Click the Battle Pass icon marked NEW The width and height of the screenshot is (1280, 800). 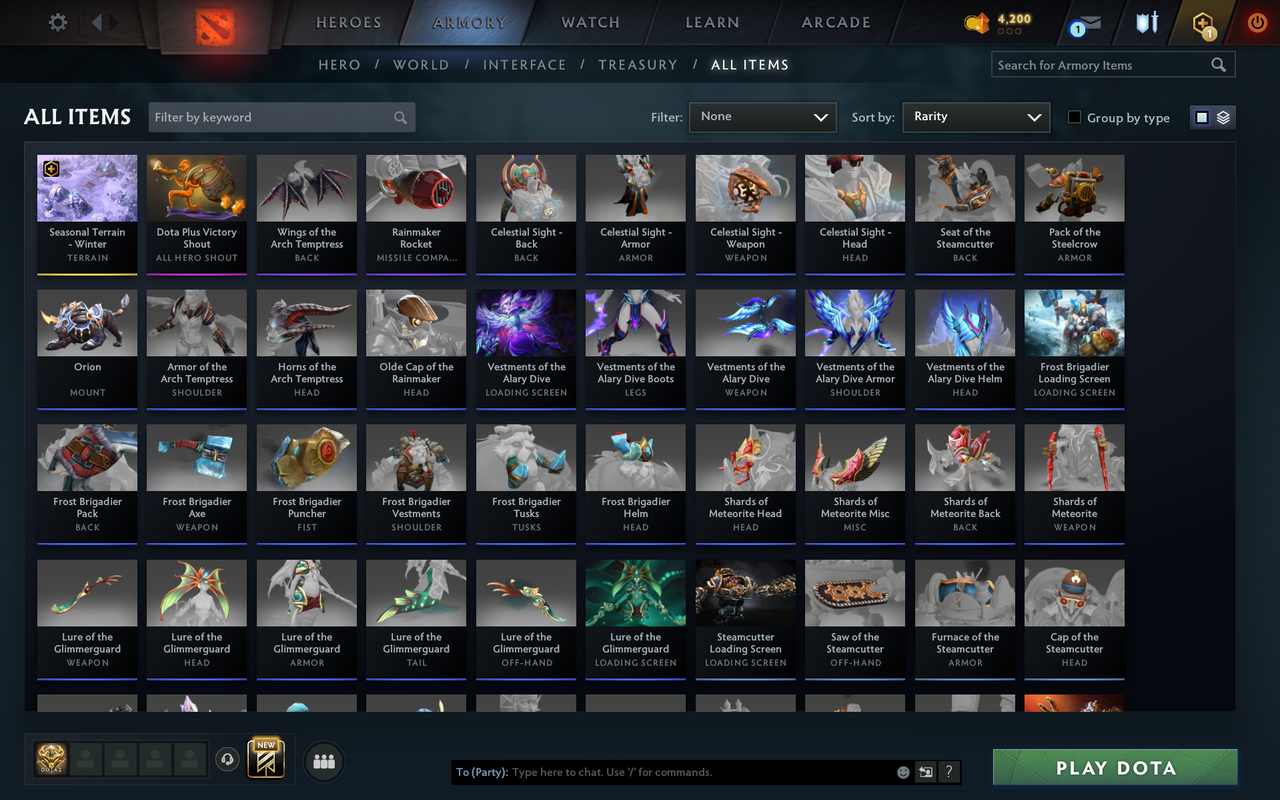[264, 760]
